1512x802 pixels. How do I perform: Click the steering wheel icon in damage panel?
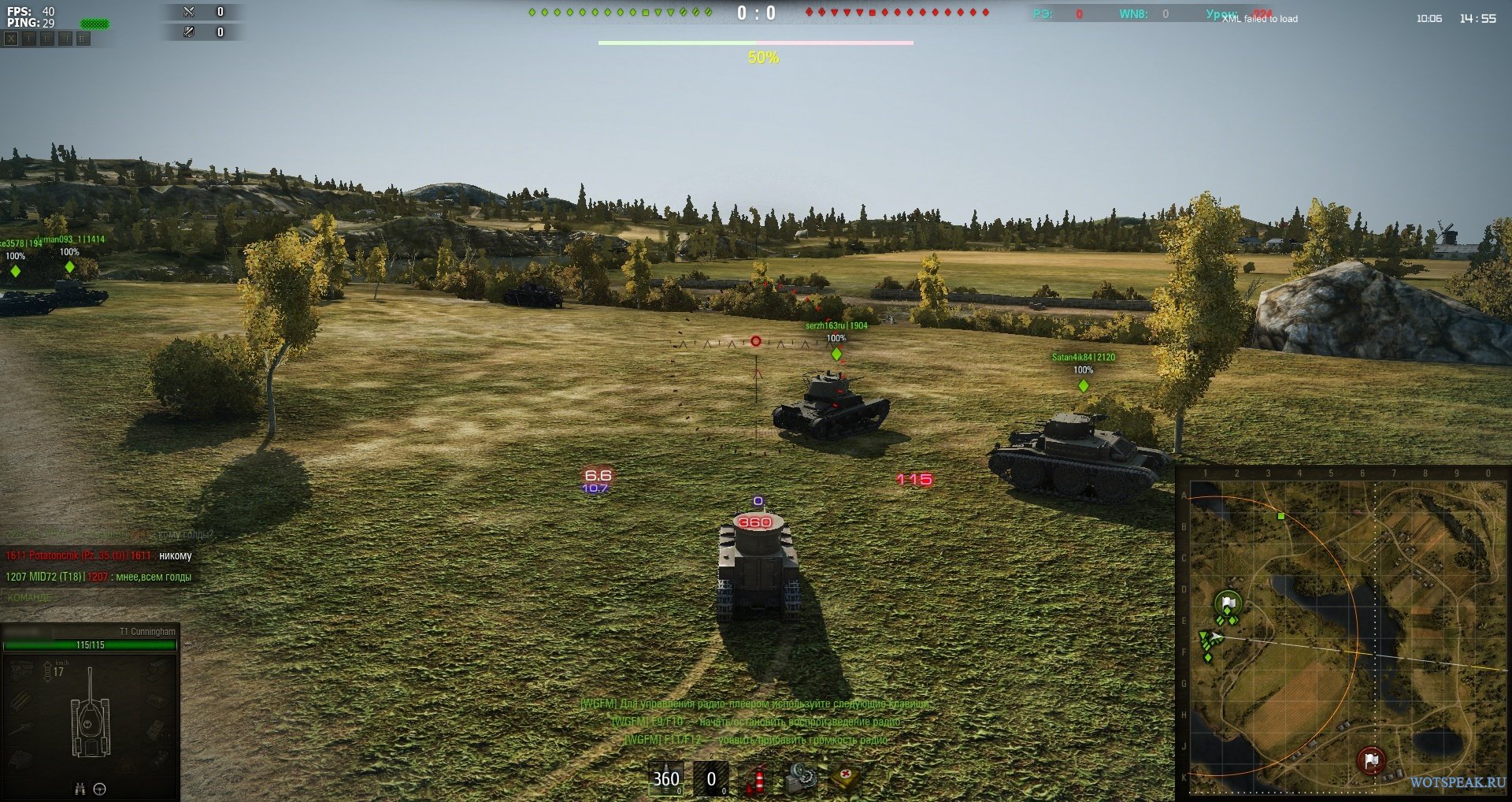click(x=100, y=789)
